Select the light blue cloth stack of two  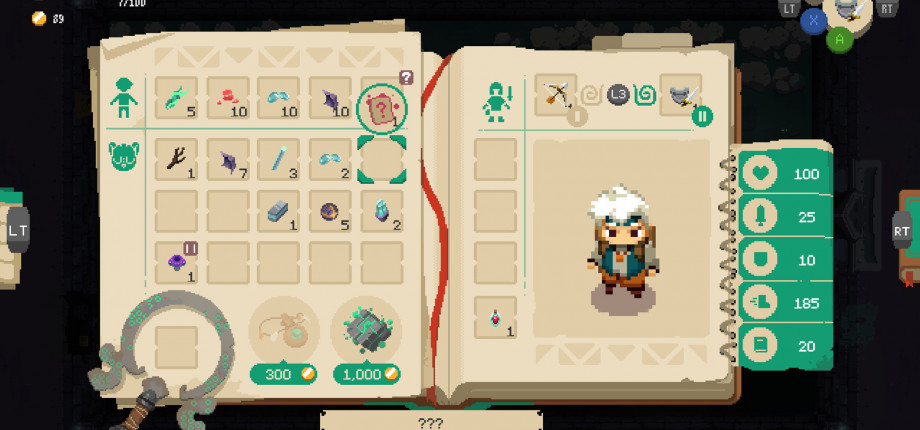click(330, 159)
